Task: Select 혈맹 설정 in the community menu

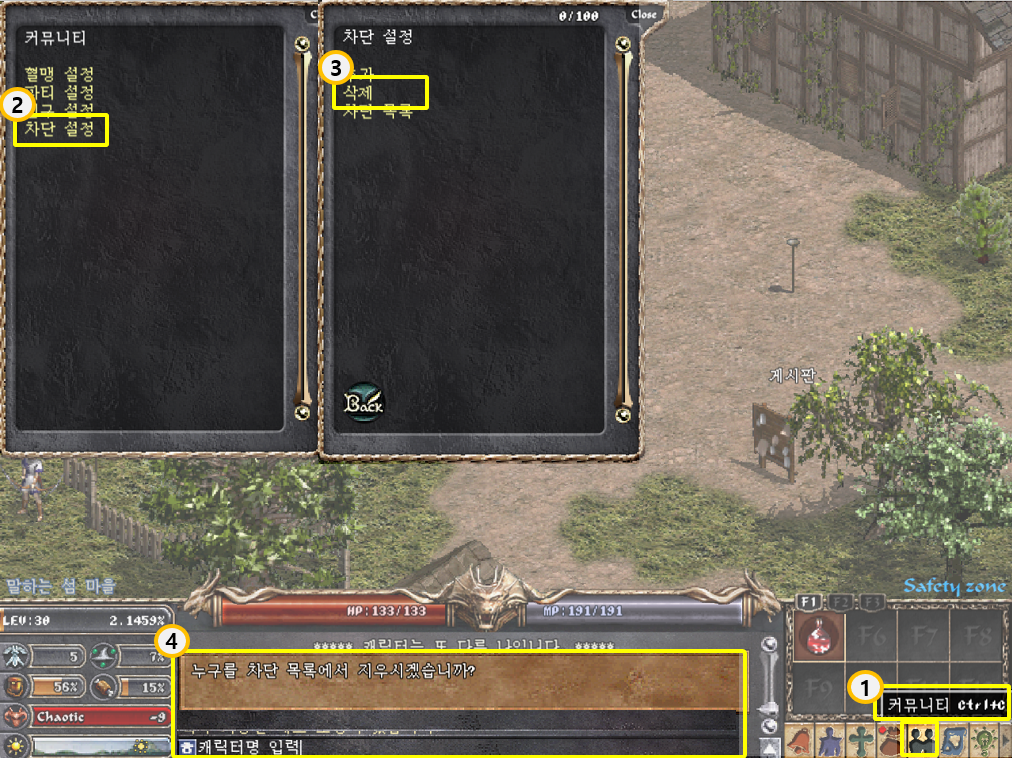Action: click(60, 74)
